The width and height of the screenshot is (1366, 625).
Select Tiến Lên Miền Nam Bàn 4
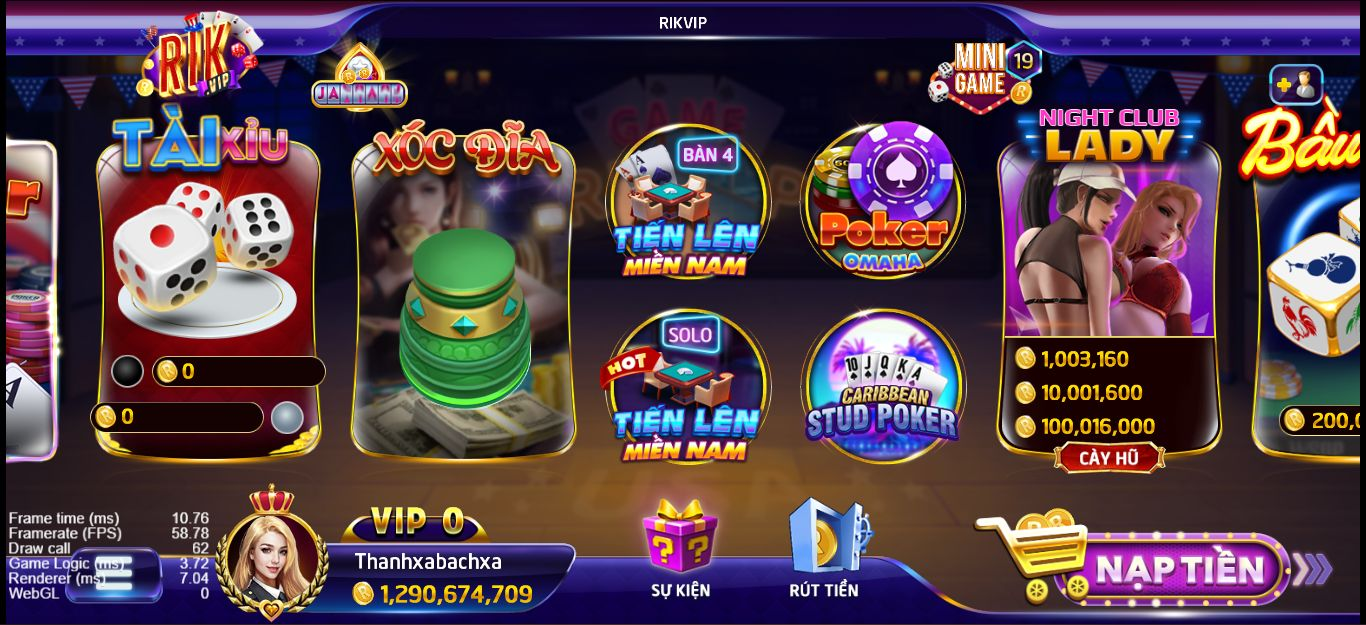687,205
